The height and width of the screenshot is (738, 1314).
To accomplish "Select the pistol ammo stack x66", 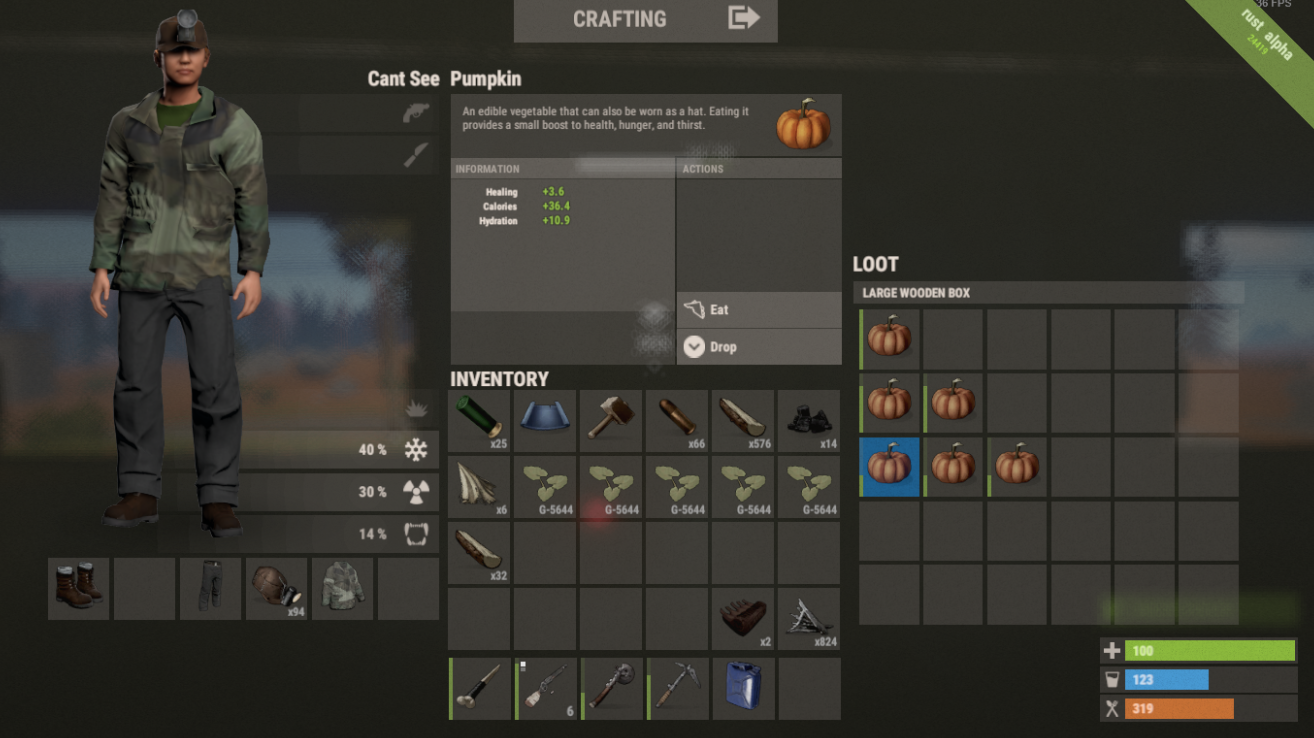I will pos(677,421).
